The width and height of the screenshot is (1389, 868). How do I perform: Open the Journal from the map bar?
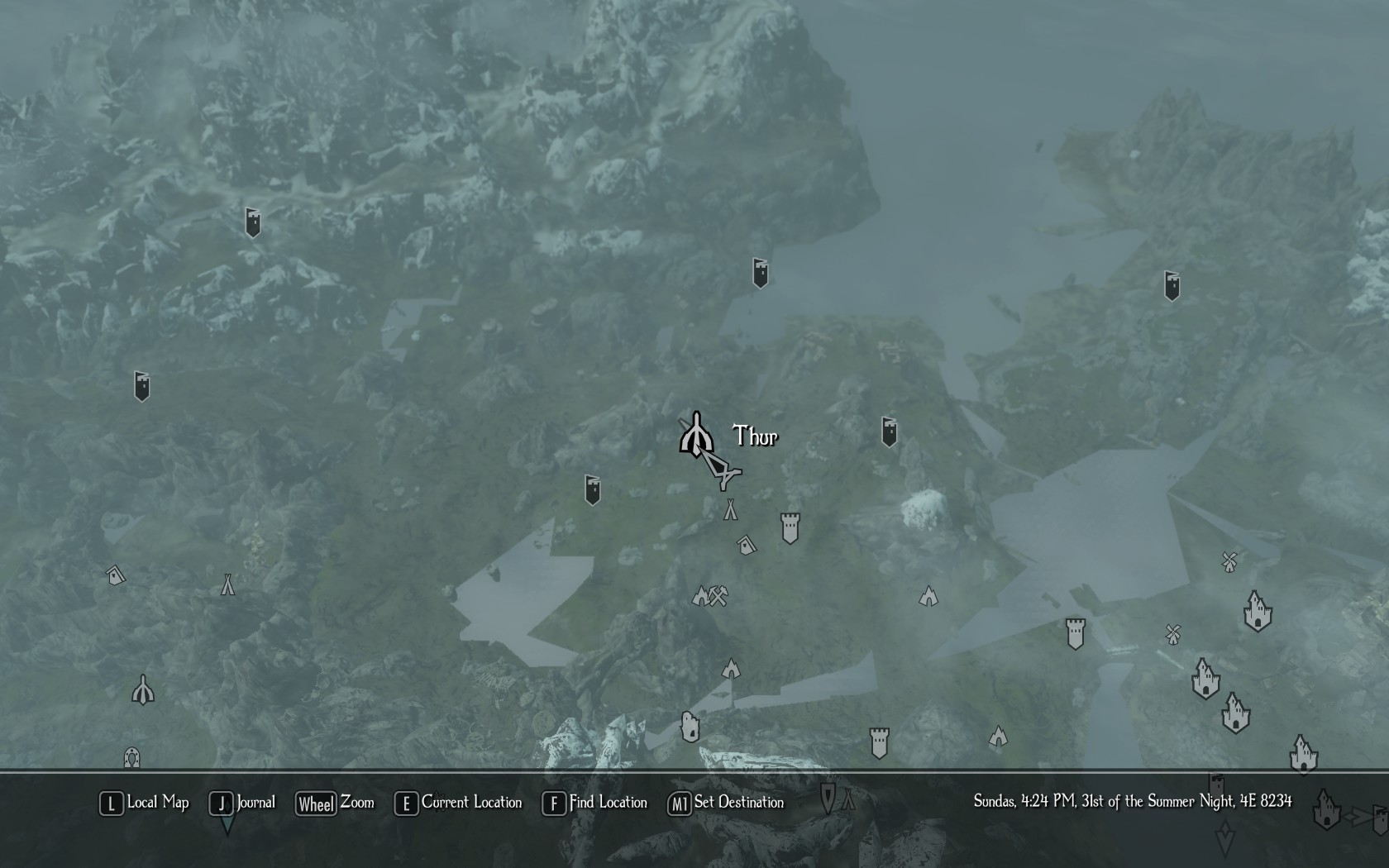tap(243, 803)
